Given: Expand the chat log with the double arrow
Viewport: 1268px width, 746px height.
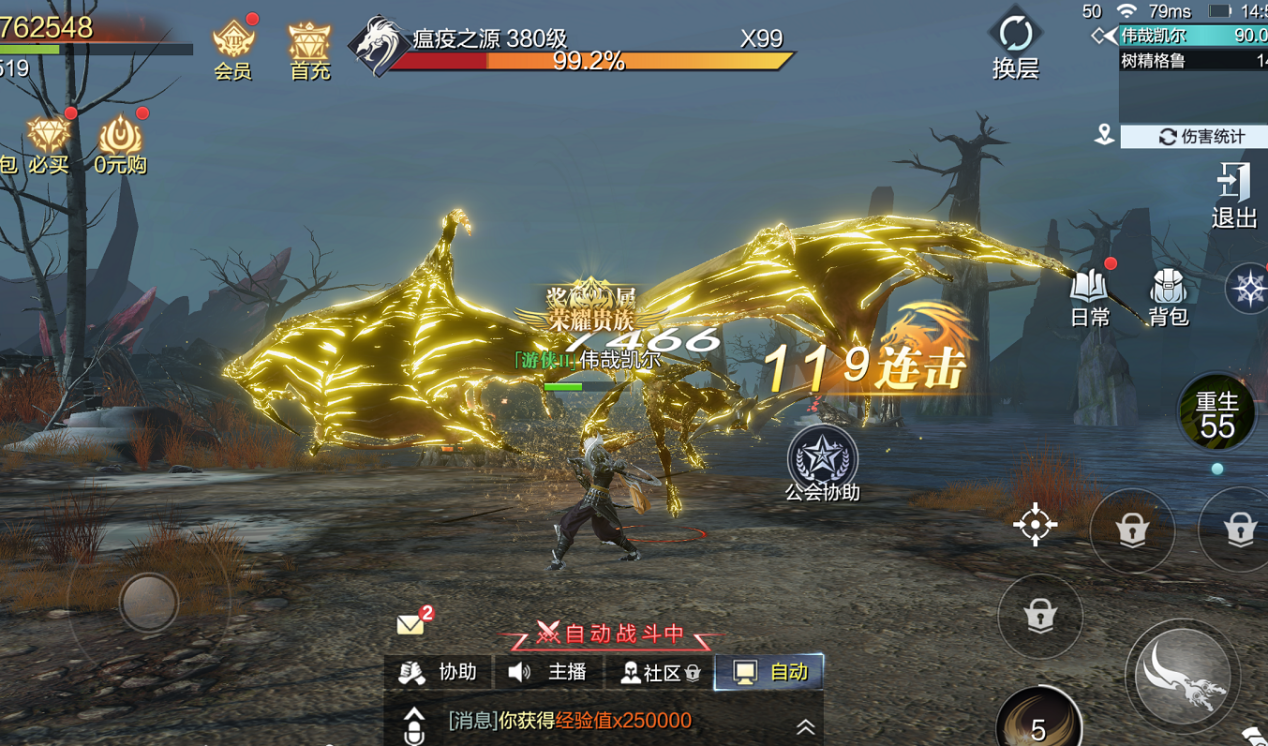Looking at the screenshot, I should pos(805,727).
